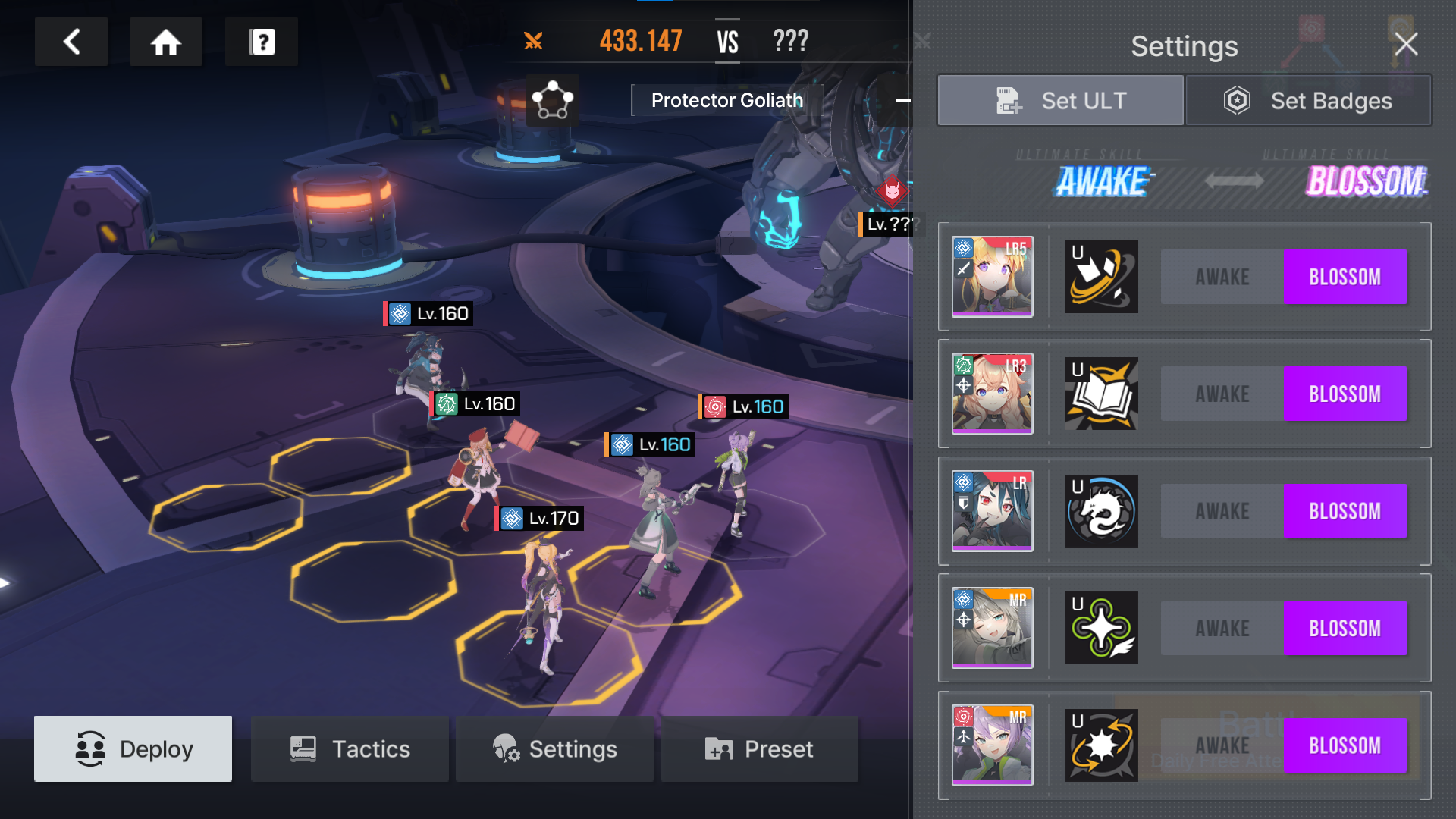Choose AWAKE for the dragon ultimate character
1456x819 pixels.
(x=1222, y=511)
